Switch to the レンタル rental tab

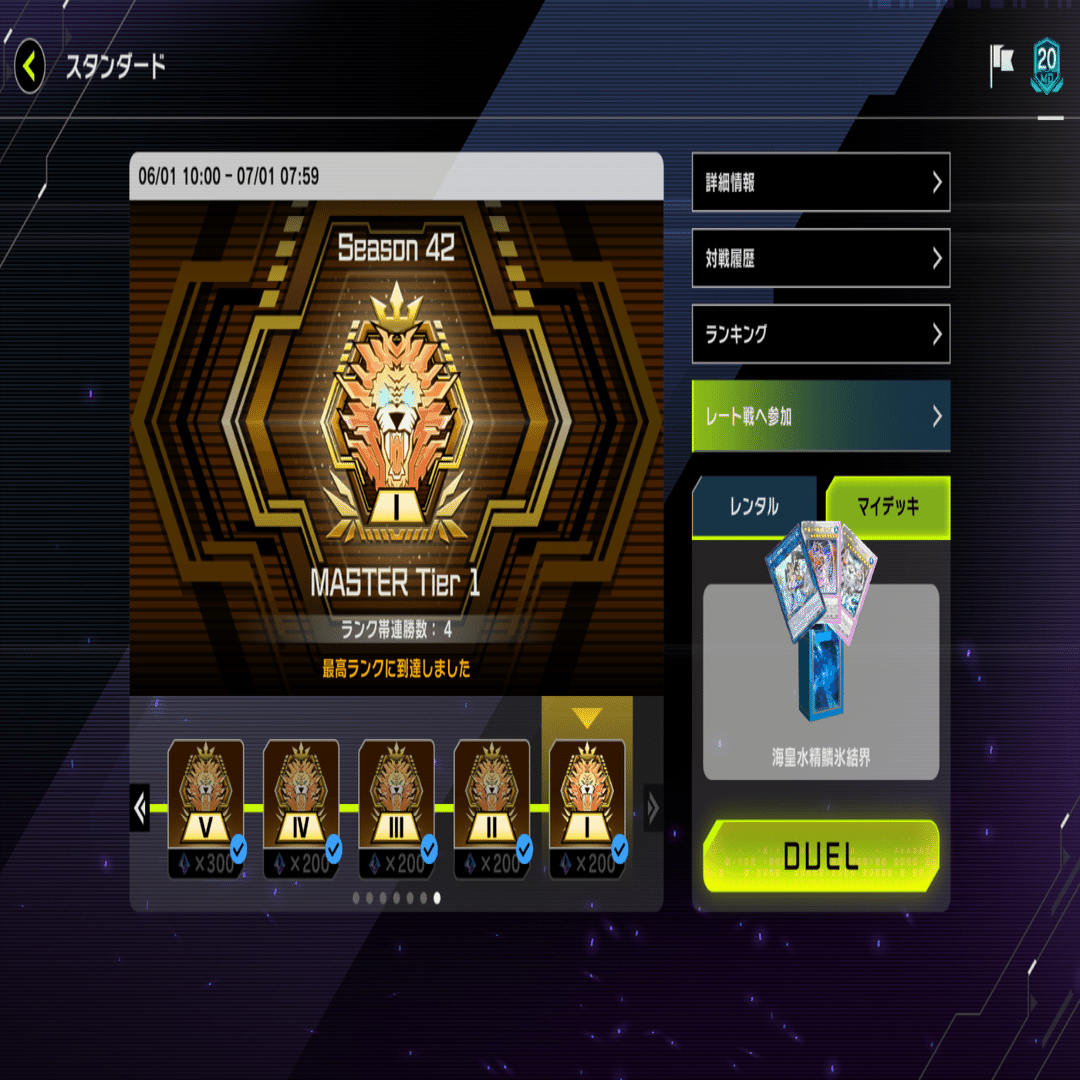pos(755,507)
